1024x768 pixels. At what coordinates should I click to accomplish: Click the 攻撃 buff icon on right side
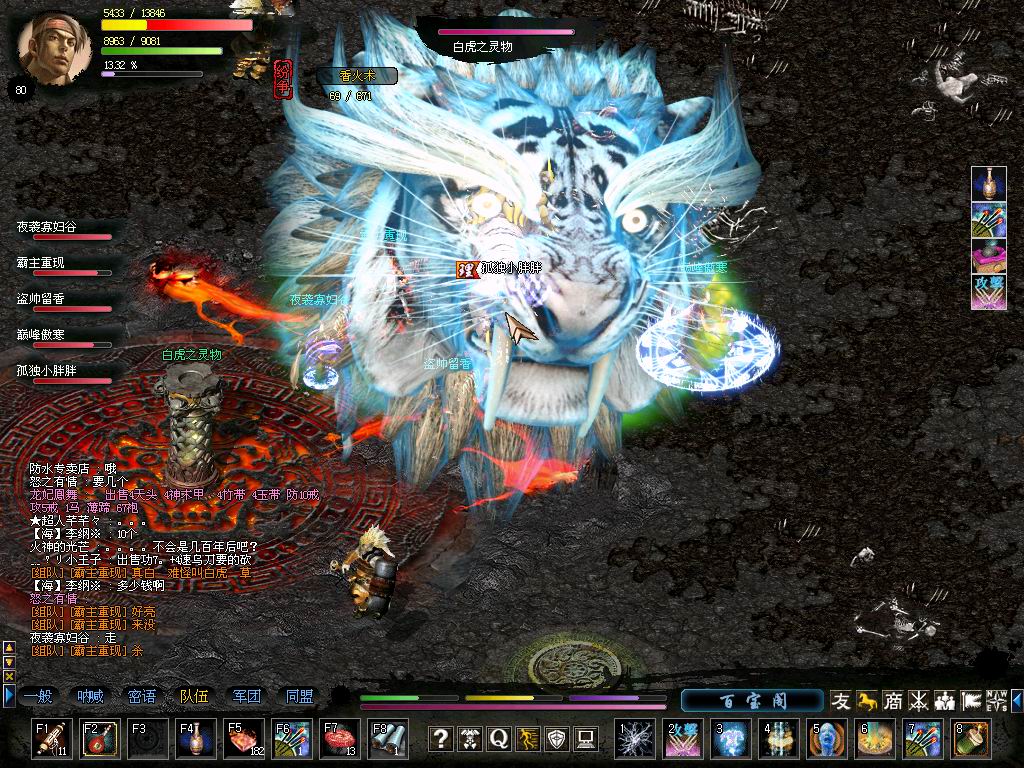click(989, 291)
